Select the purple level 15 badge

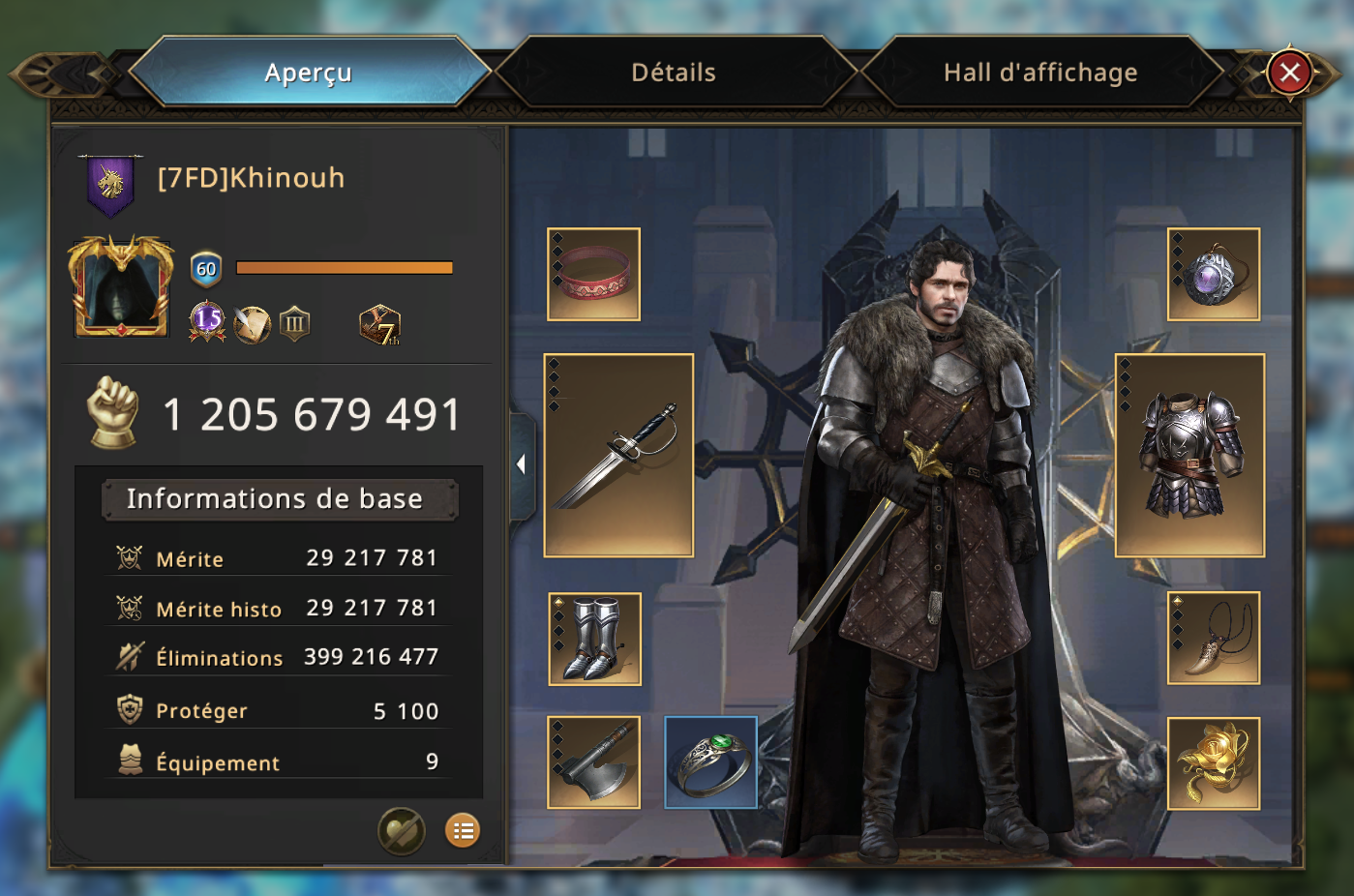[x=207, y=322]
